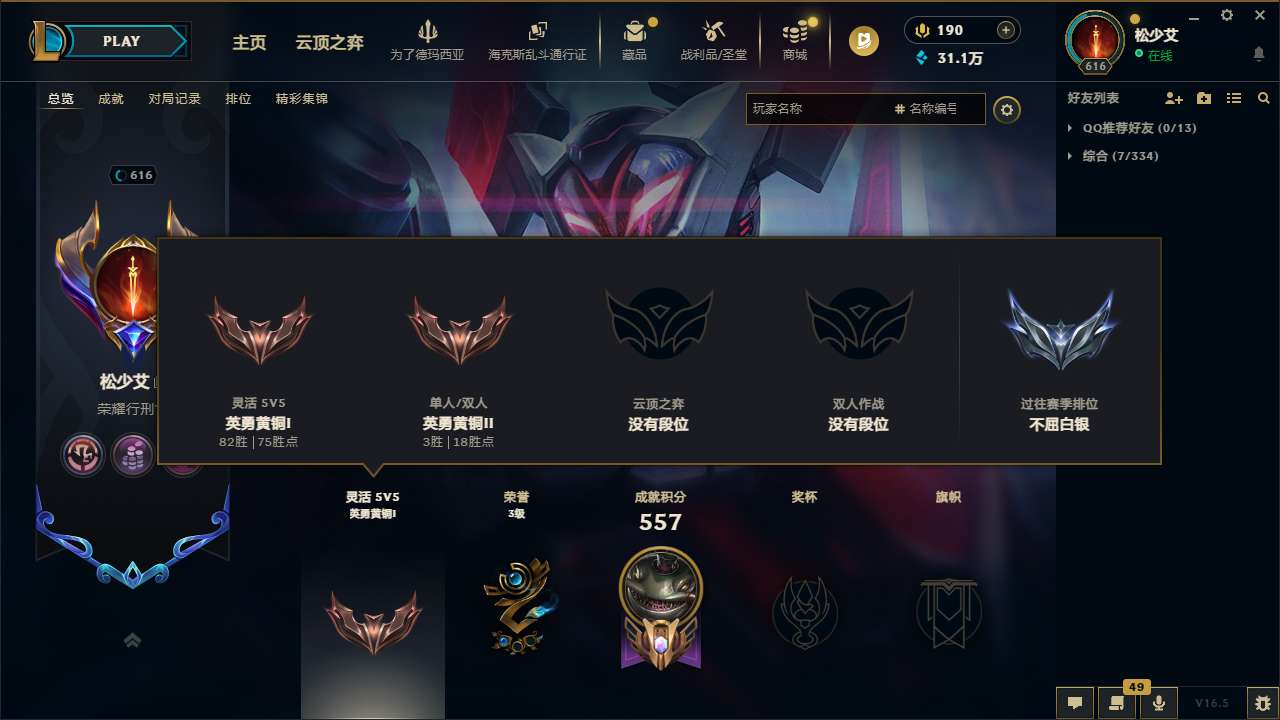1280x720 pixels.
Task: Open the 海克斯乱斗通行证 pass page
Action: point(538,40)
